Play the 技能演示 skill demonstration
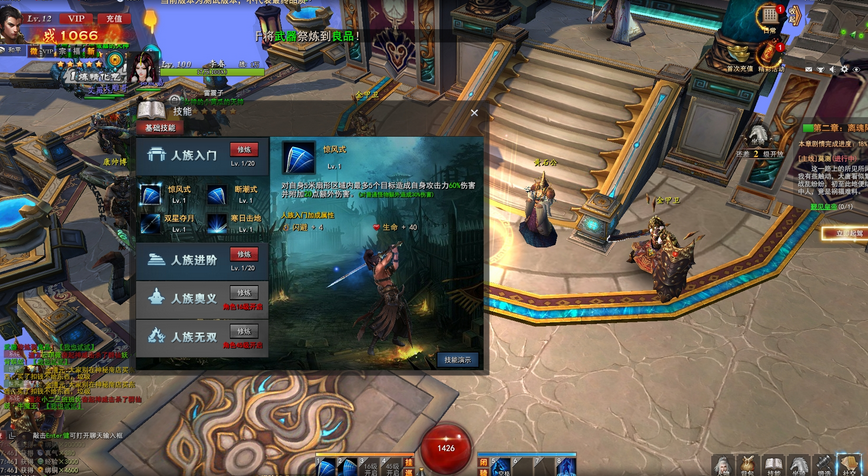The image size is (868, 476). pyautogui.click(x=457, y=360)
